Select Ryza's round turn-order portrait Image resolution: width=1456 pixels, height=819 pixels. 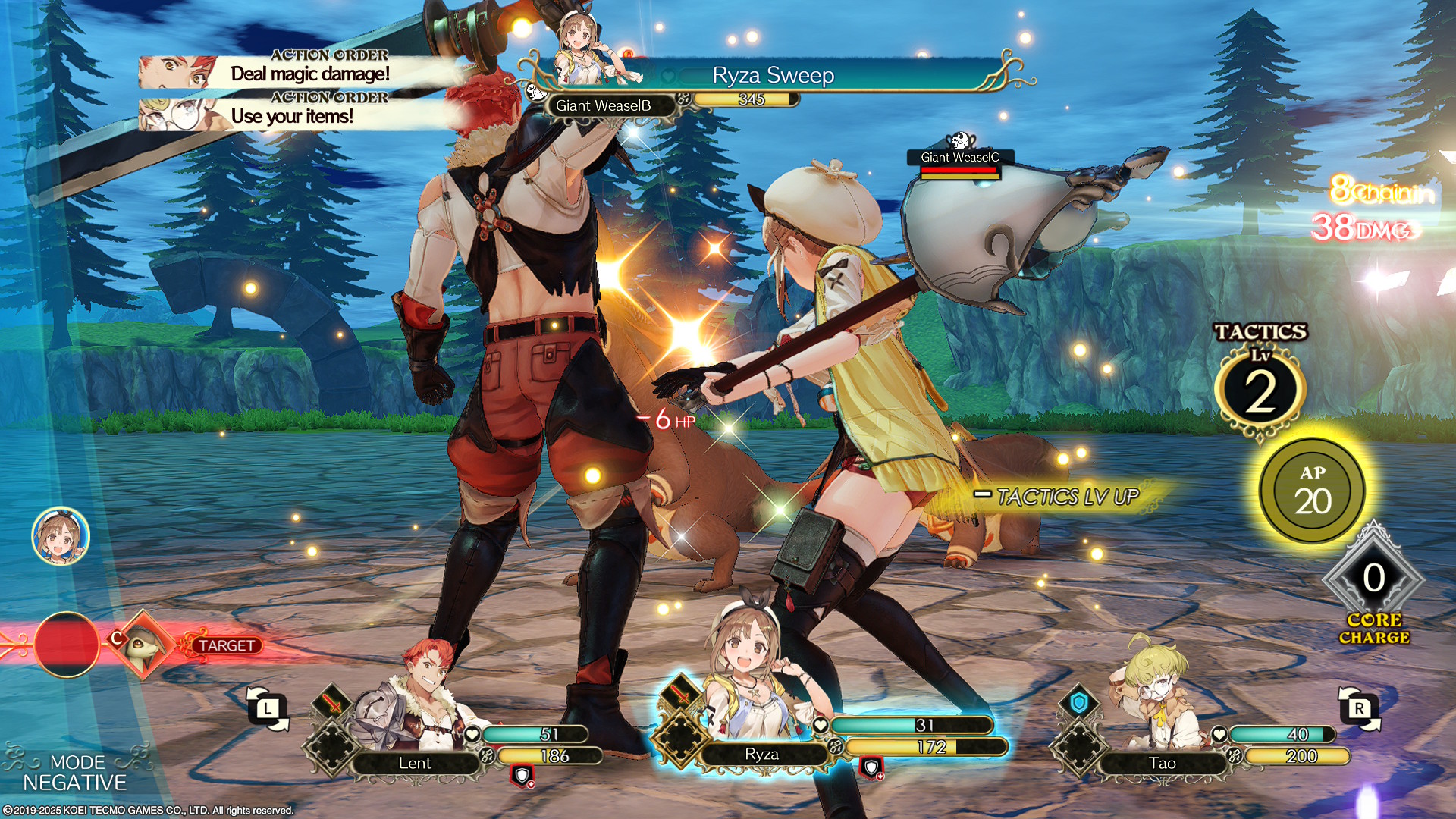[x=61, y=536]
